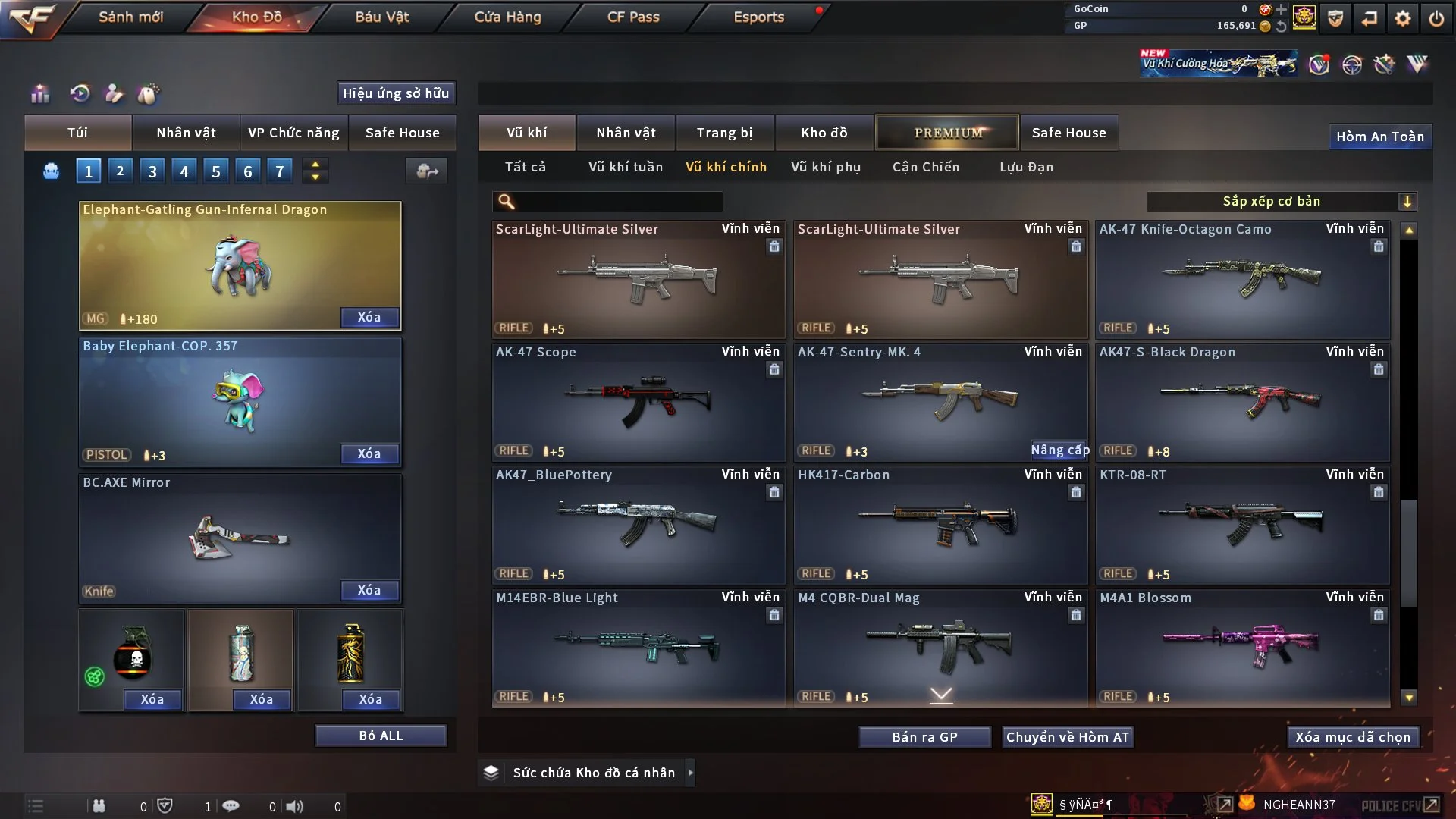Sell selected items with Bán ra GP

coord(924,737)
